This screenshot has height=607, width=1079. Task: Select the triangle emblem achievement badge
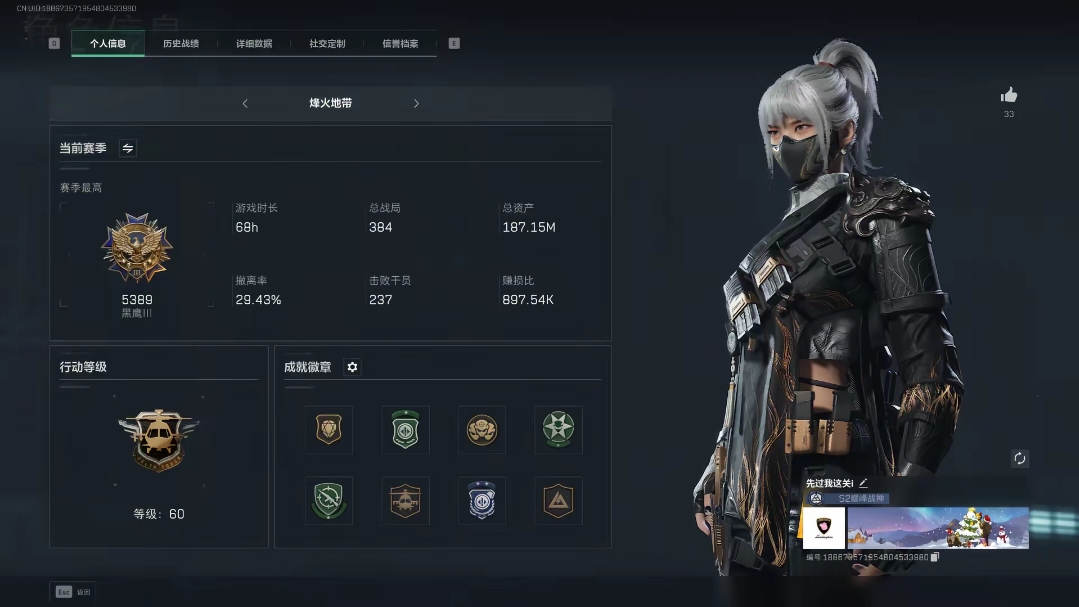pyautogui.click(x=558, y=500)
